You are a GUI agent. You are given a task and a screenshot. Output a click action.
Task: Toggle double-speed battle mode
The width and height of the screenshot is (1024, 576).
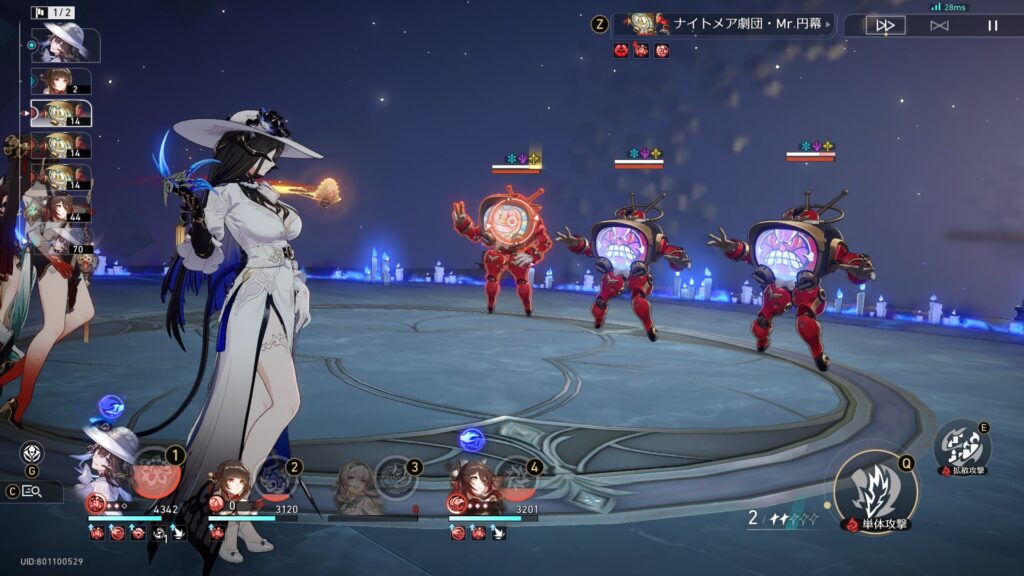click(x=885, y=25)
